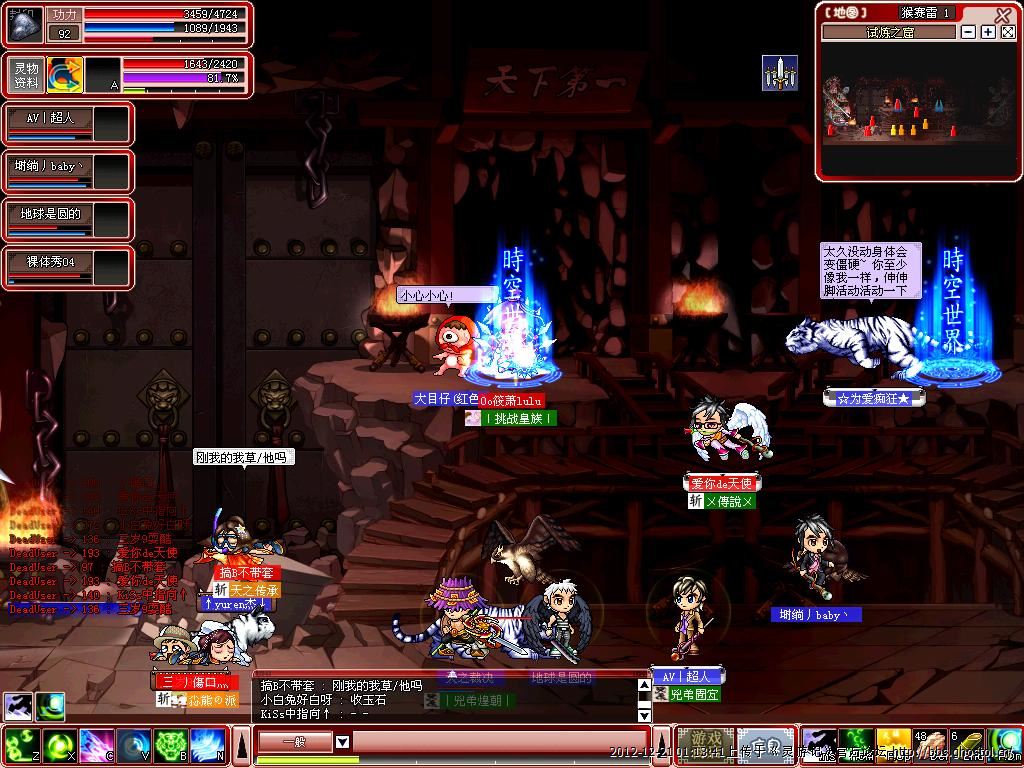Image resolution: width=1024 pixels, height=768 pixels.
Task: Trigger the green beast face B skill
Action: click(169, 745)
